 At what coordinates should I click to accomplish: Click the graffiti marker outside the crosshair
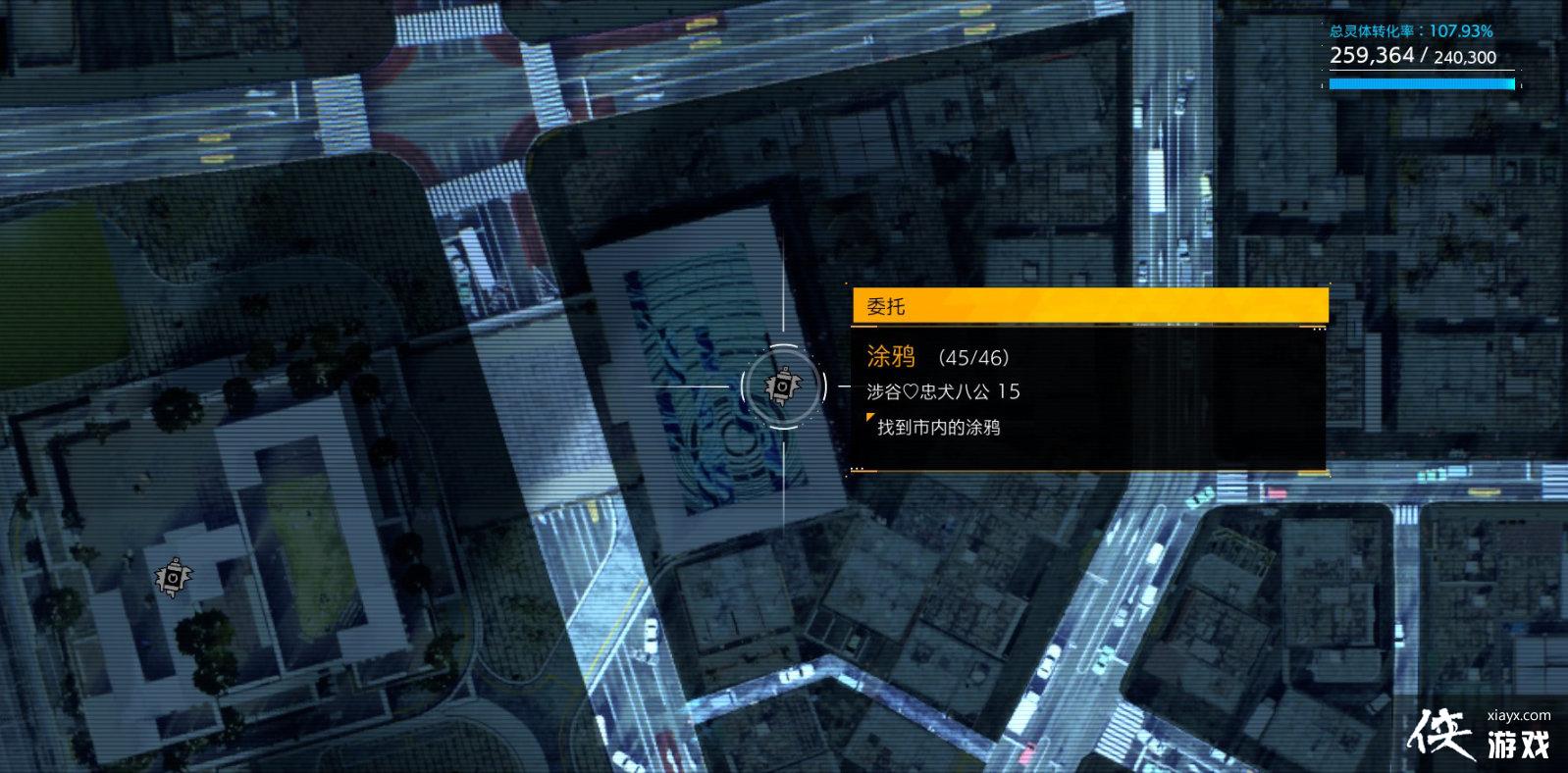pyautogui.click(x=174, y=578)
